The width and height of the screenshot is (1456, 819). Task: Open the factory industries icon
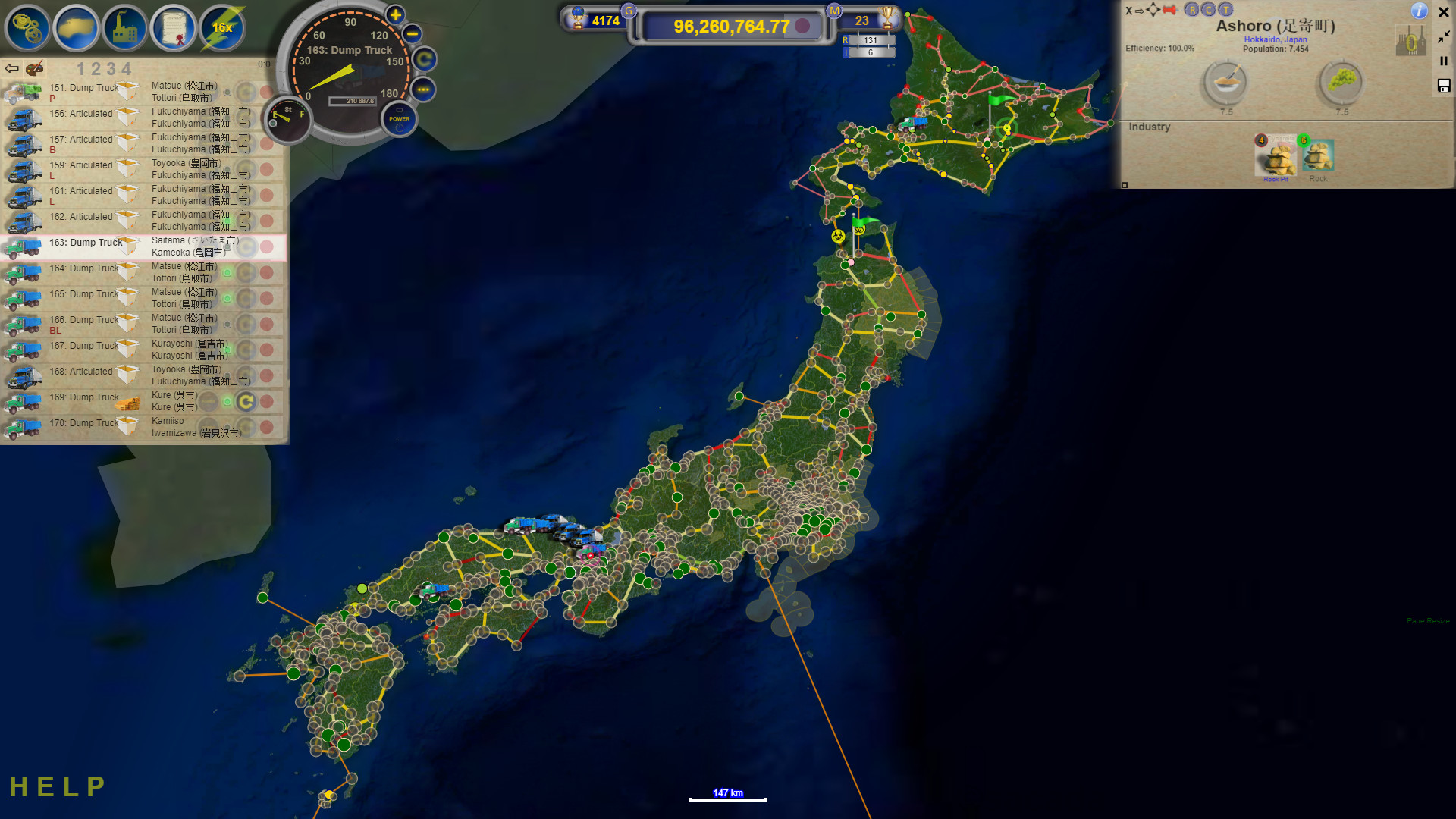[x=124, y=28]
